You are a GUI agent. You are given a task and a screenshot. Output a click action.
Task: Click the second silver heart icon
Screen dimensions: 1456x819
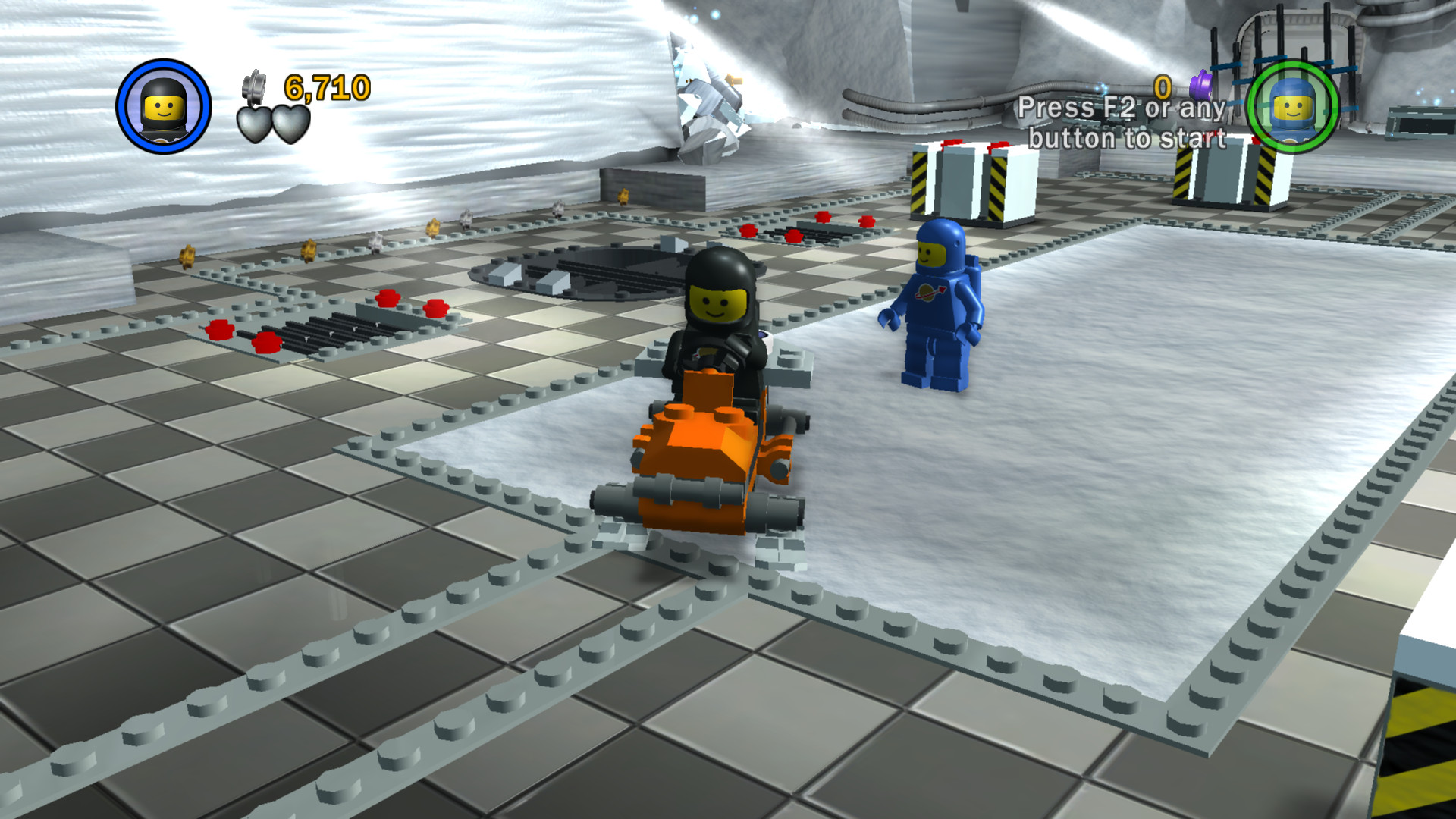(292, 124)
